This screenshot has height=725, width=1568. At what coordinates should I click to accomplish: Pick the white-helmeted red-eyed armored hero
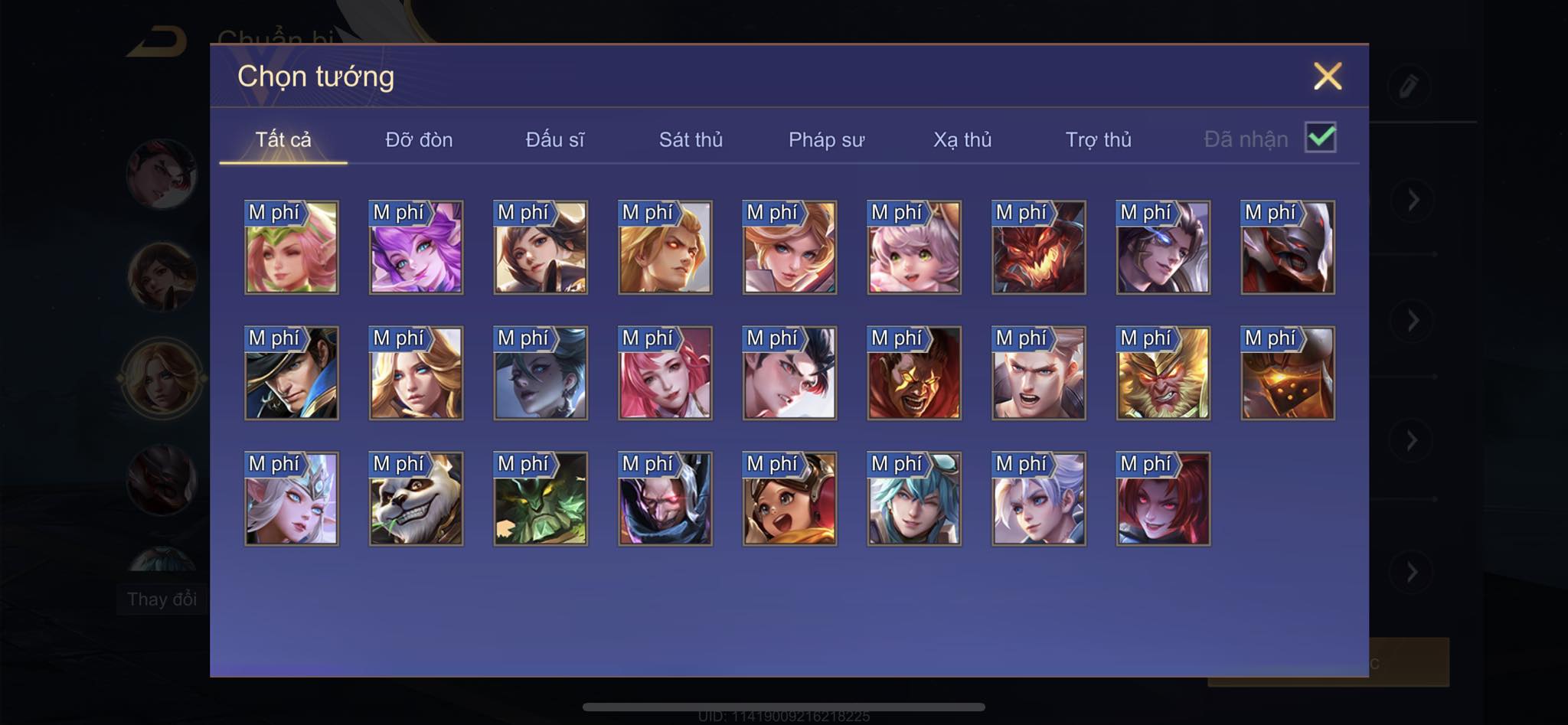(x=1288, y=248)
